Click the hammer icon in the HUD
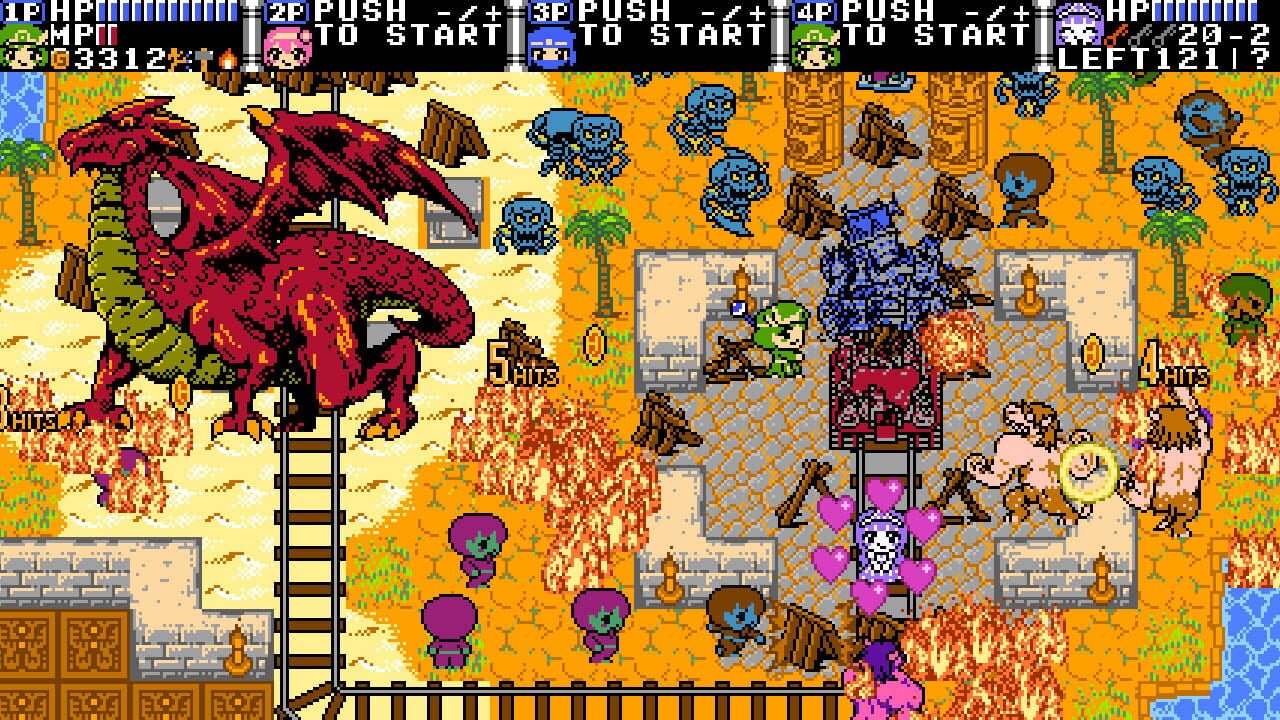The image size is (1280, 720). 204,57
